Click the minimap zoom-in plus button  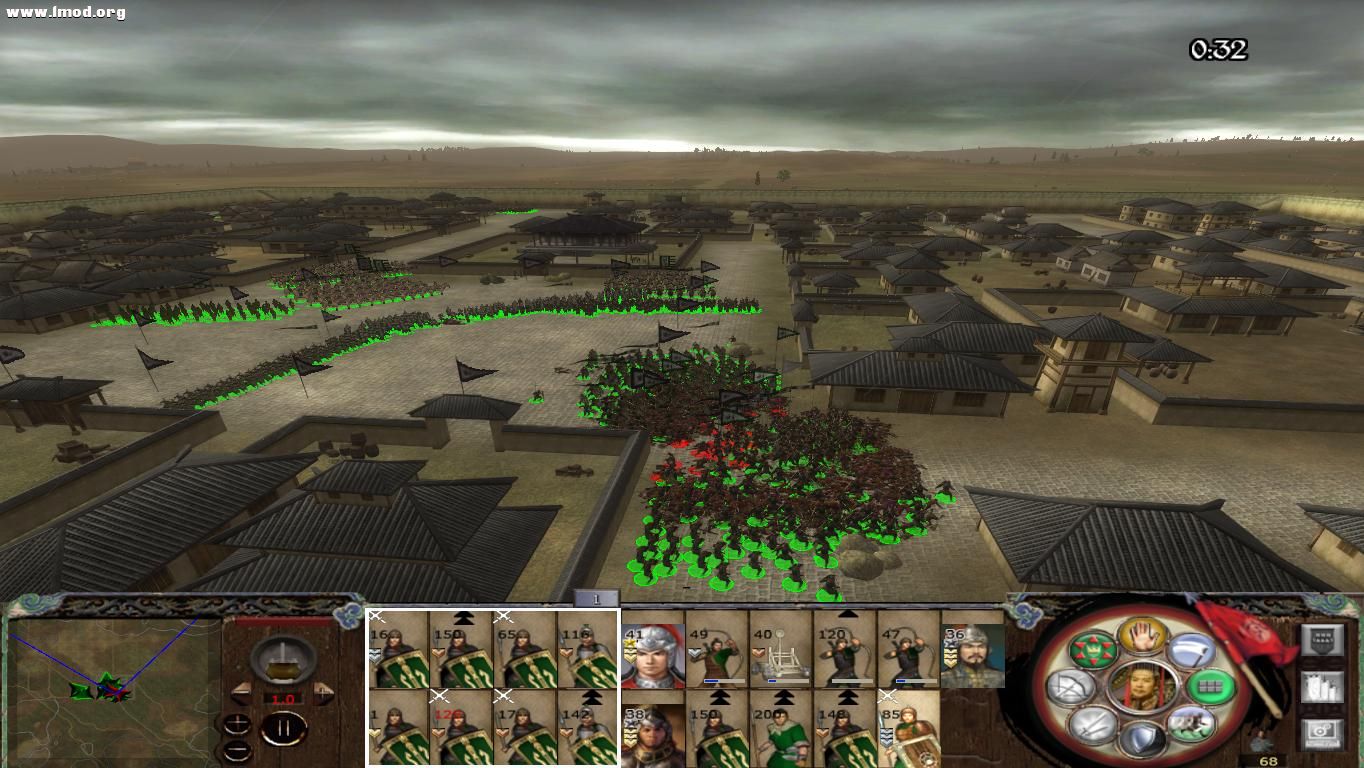(238, 724)
